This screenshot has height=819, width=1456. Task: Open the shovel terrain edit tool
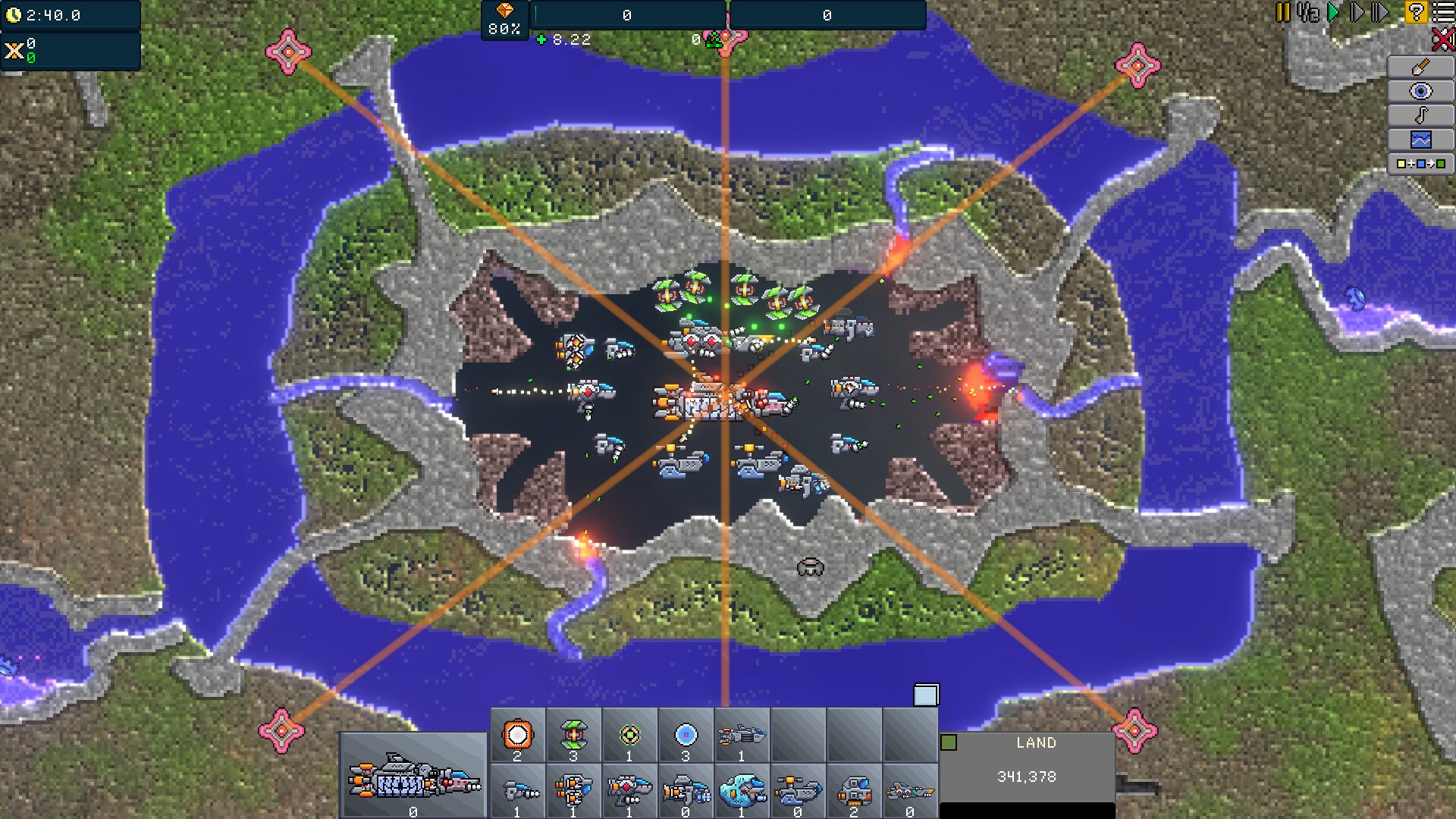click(1420, 67)
